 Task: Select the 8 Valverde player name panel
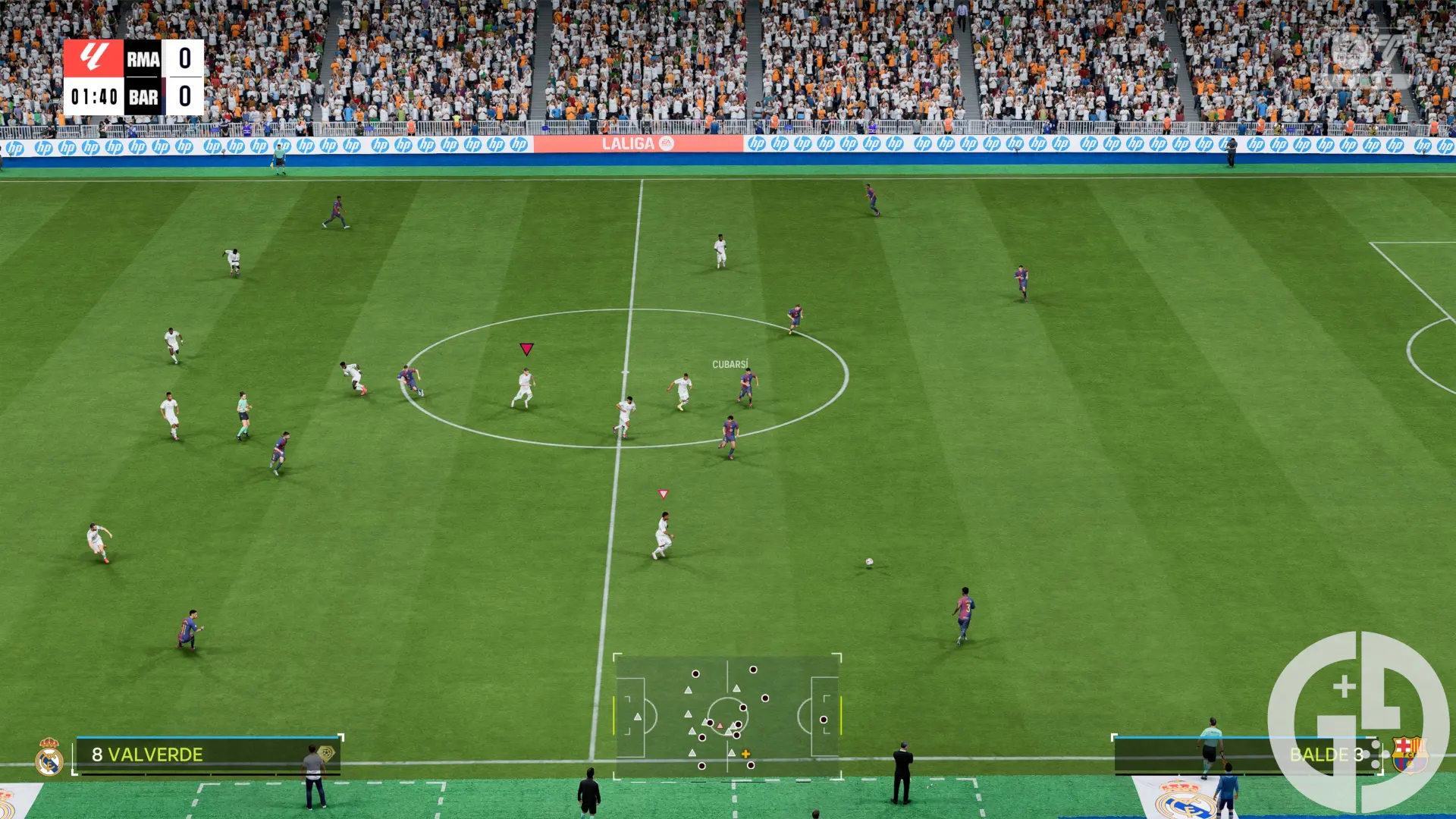click(206, 755)
